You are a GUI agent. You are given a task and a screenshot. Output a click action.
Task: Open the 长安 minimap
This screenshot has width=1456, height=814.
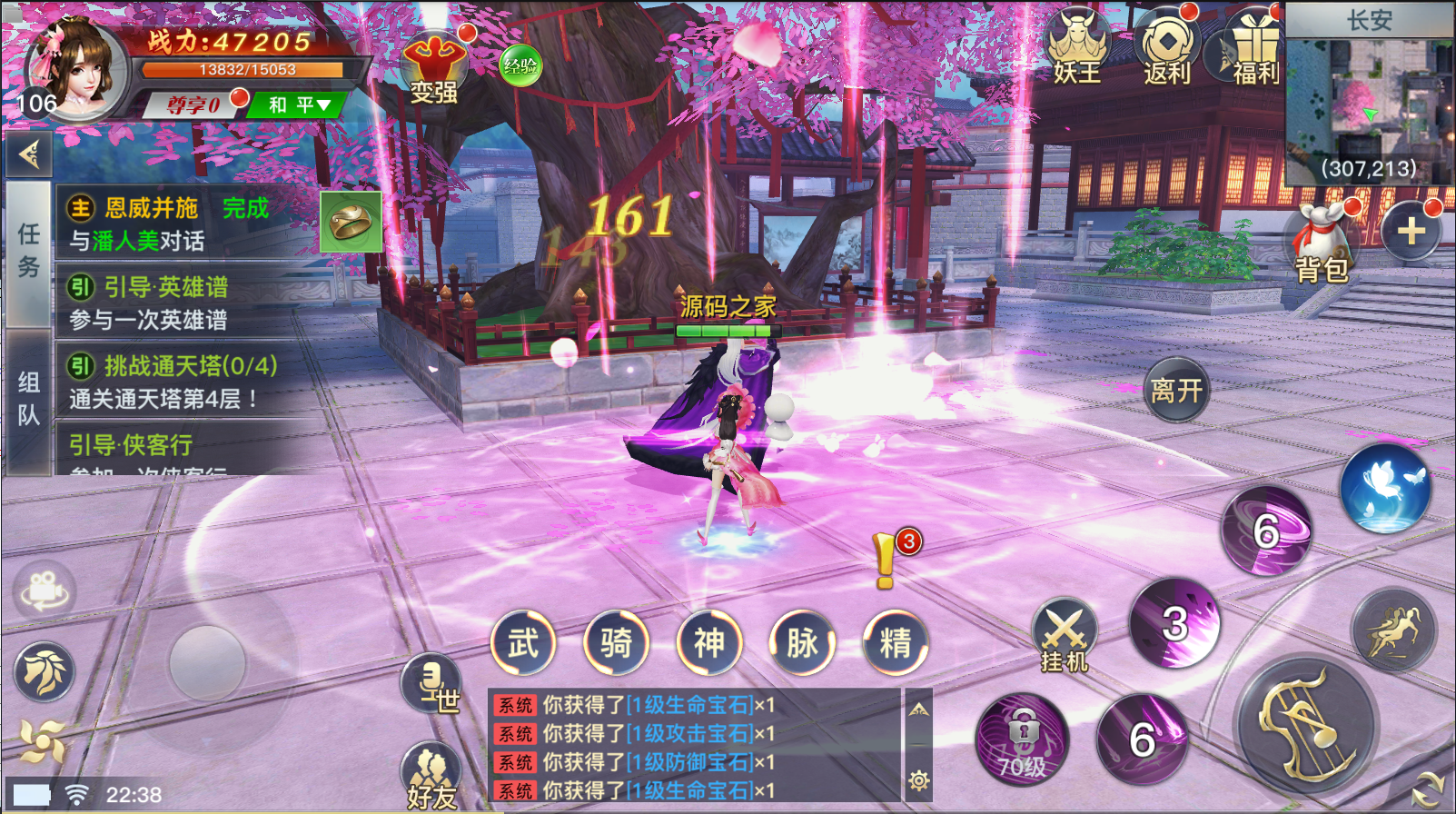click(x=1369, y=98)
